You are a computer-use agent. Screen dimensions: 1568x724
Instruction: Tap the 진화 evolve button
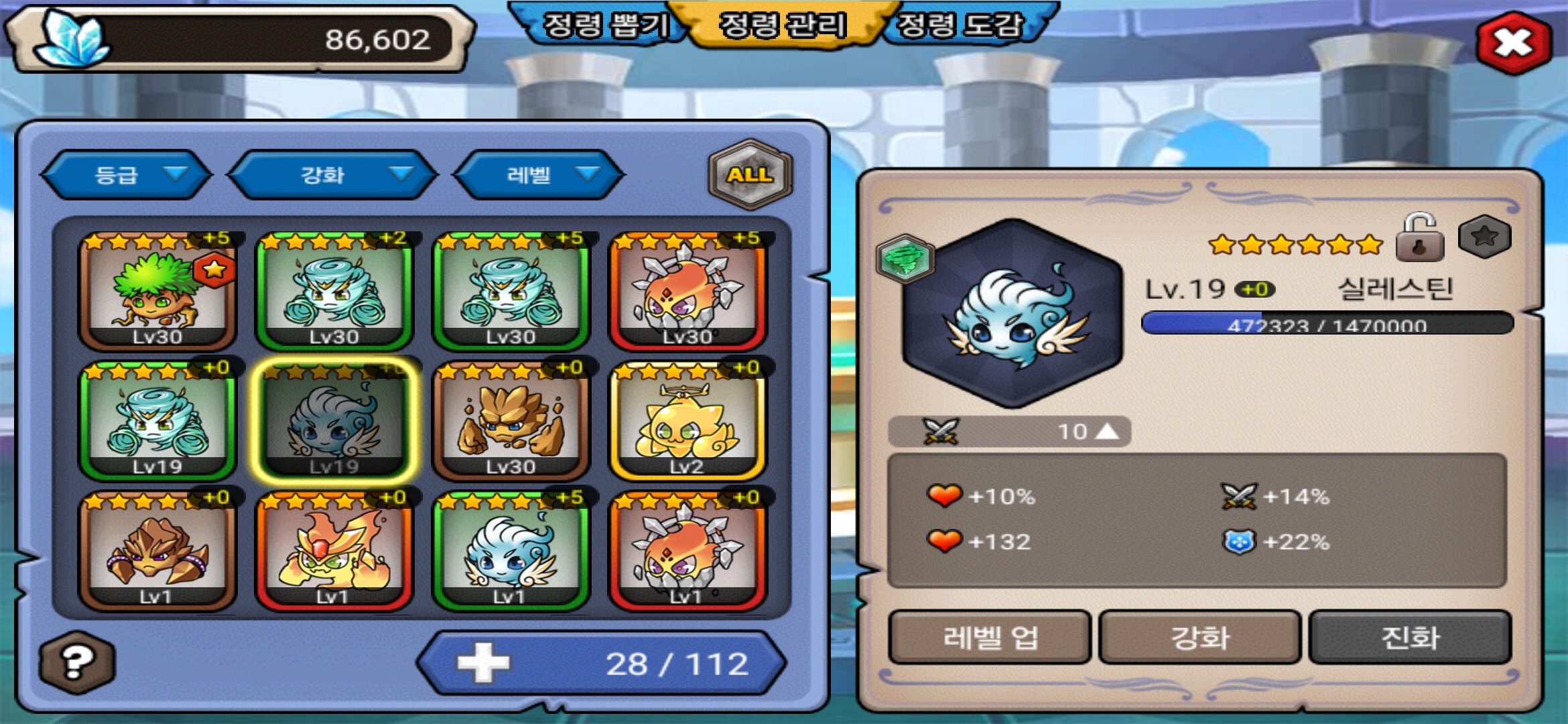pos(1410,637)
